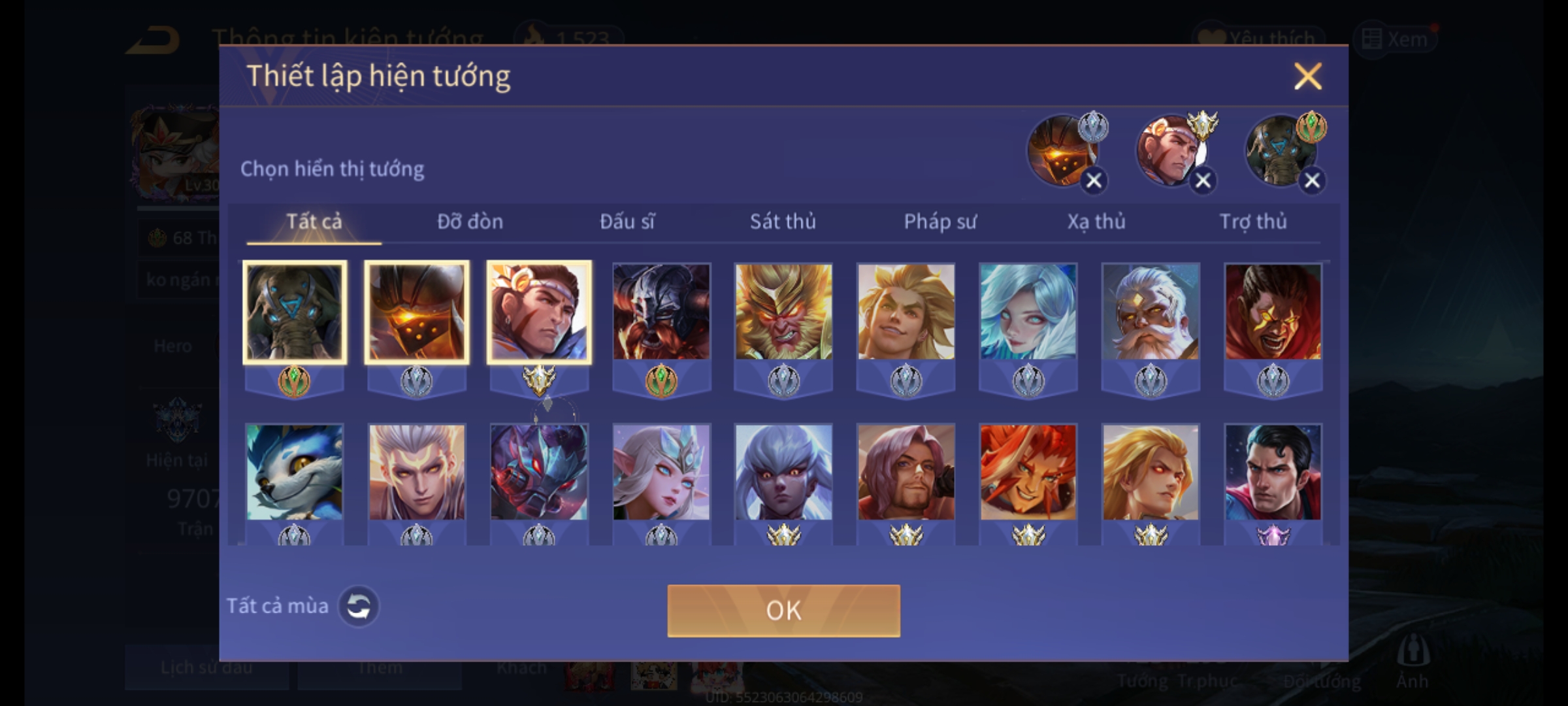
Task: Choose the Superman hero portrait
Action: (1273, 473)
